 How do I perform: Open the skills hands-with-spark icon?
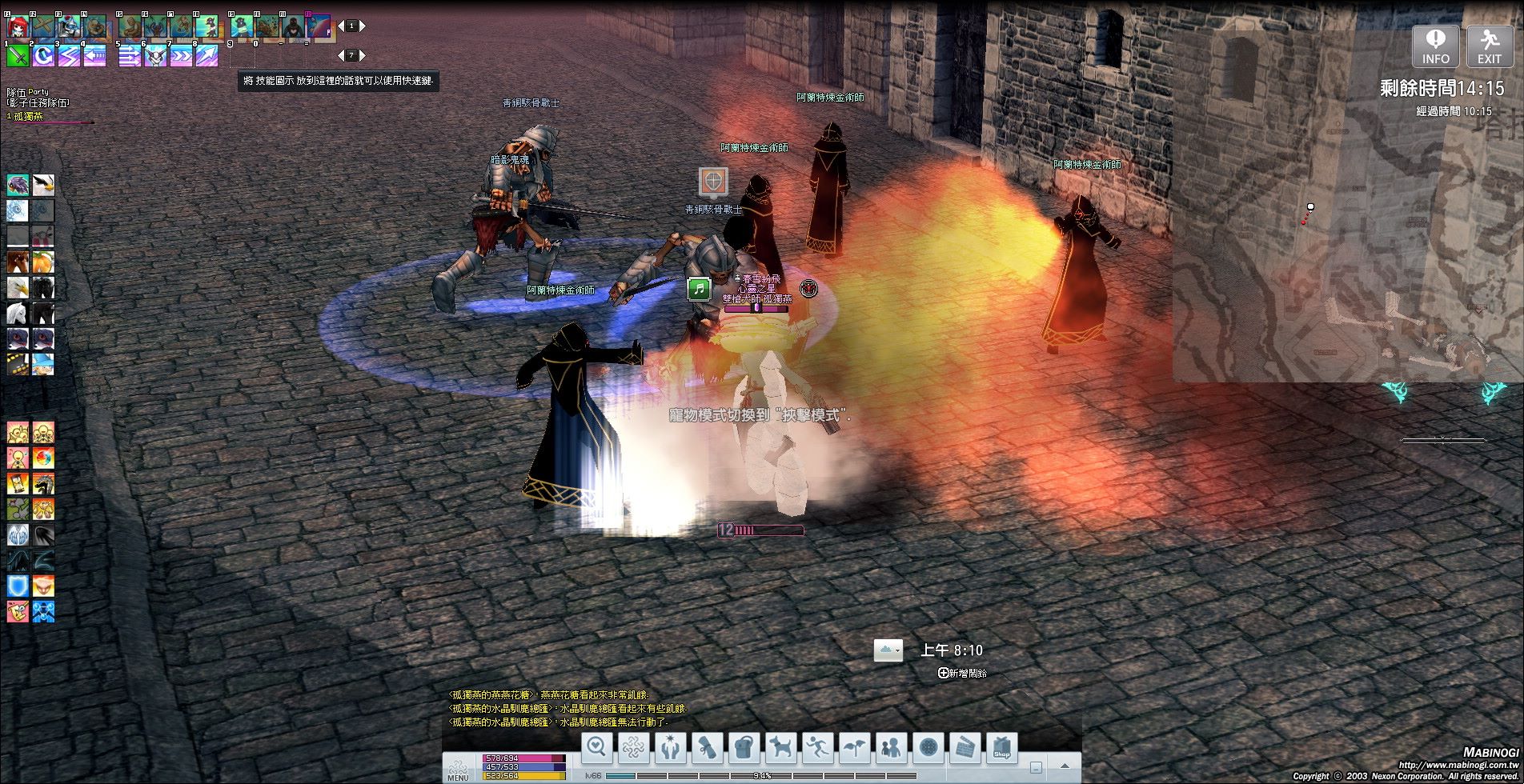[670, 747]
